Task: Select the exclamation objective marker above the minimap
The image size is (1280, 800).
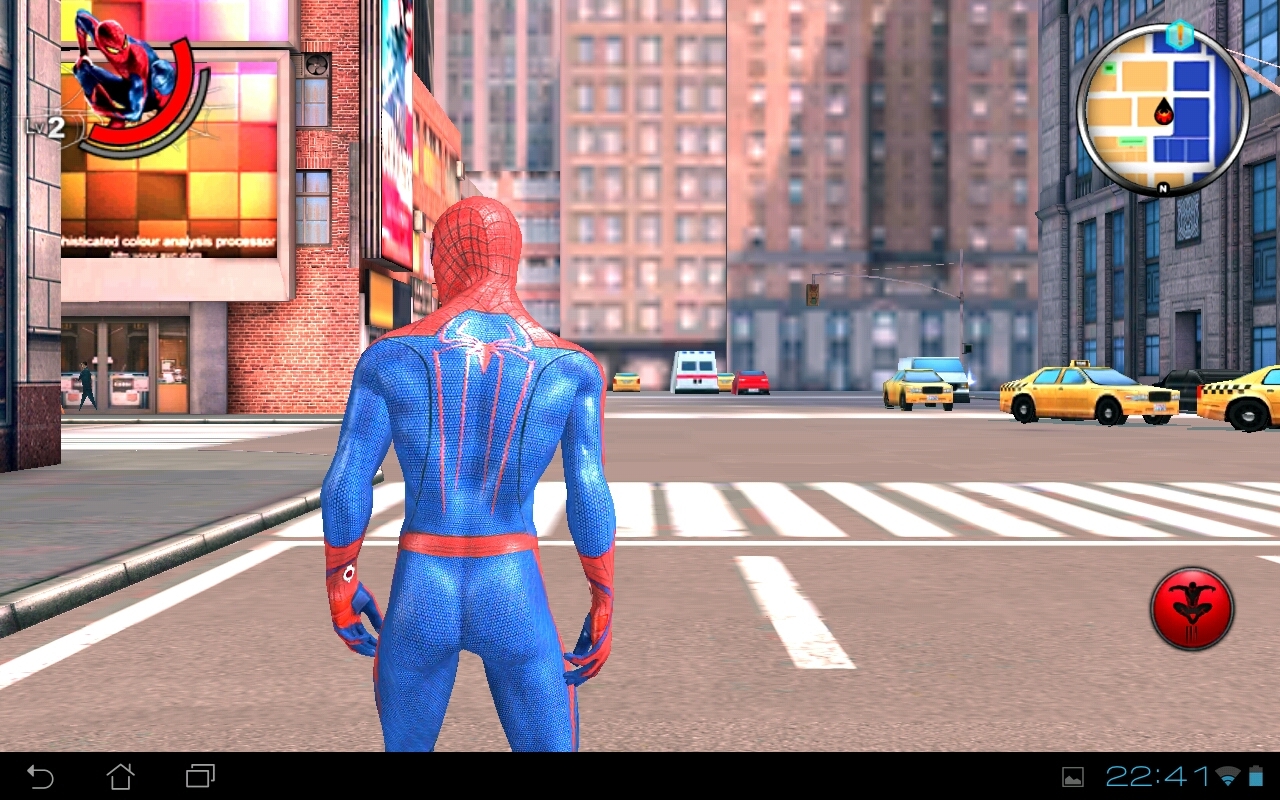Action: click(x=1180, y=34)
